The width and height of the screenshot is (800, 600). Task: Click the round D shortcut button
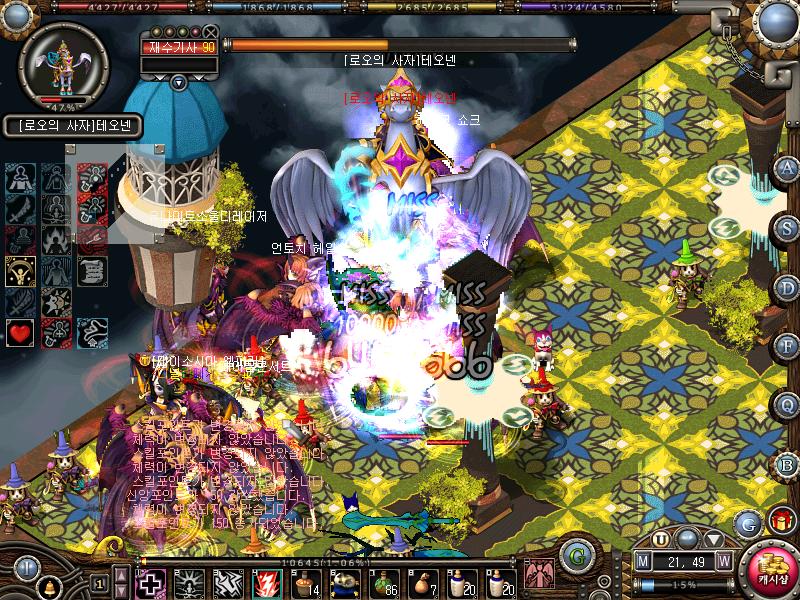(787, 287)
